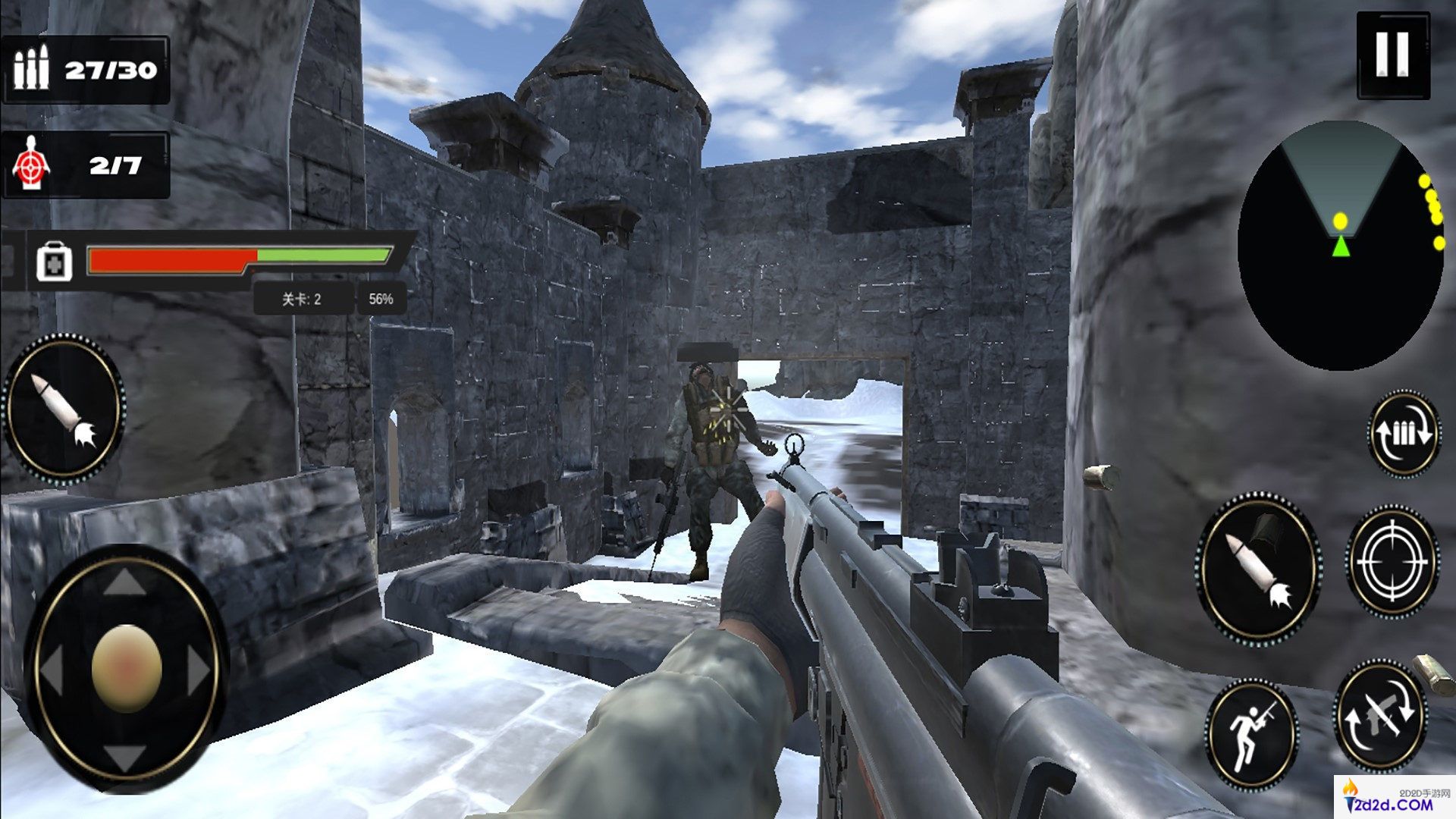
Task: Click the joystick's center thumb knob
Action: coord(127,669)
